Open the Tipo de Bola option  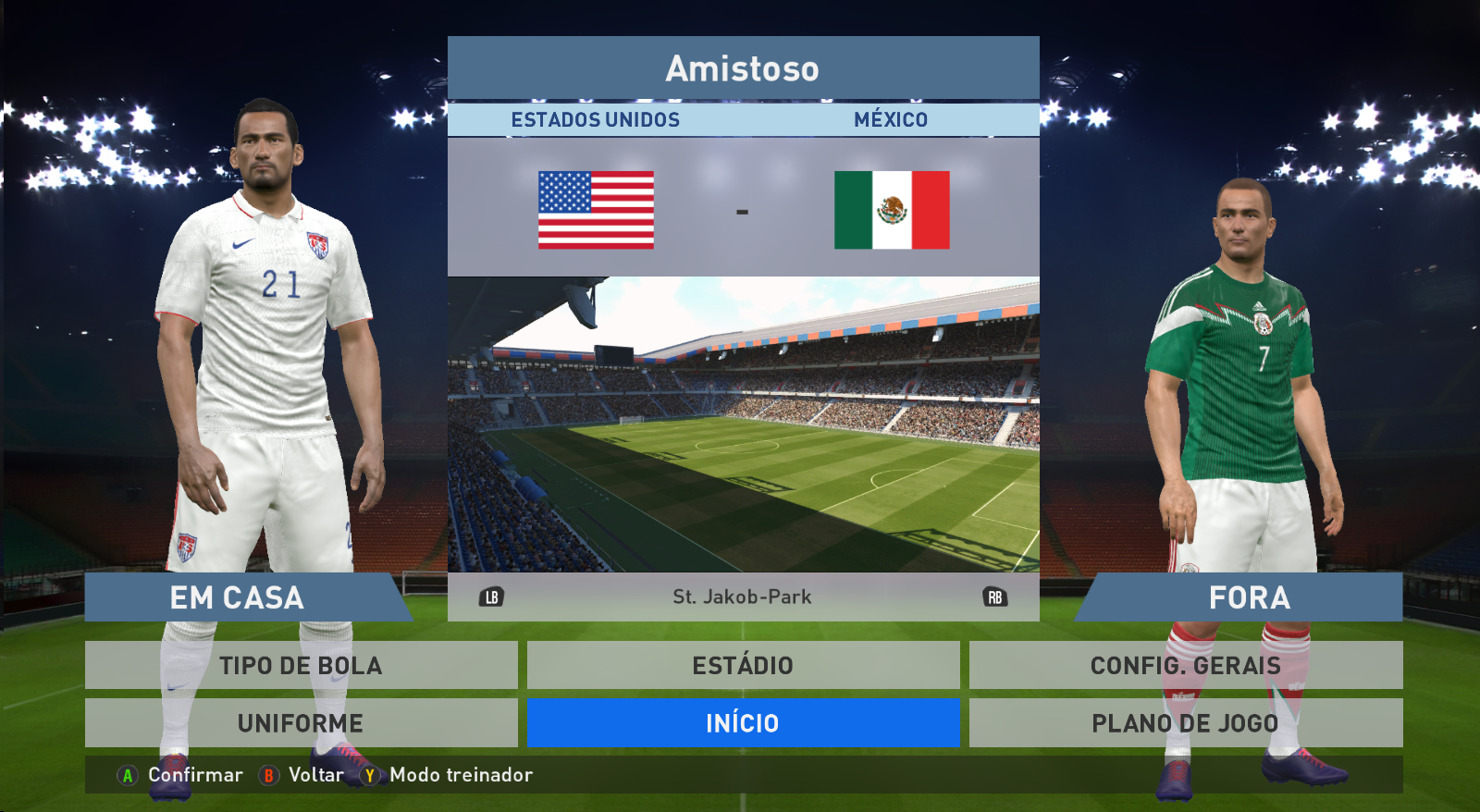tap(301, 665)
